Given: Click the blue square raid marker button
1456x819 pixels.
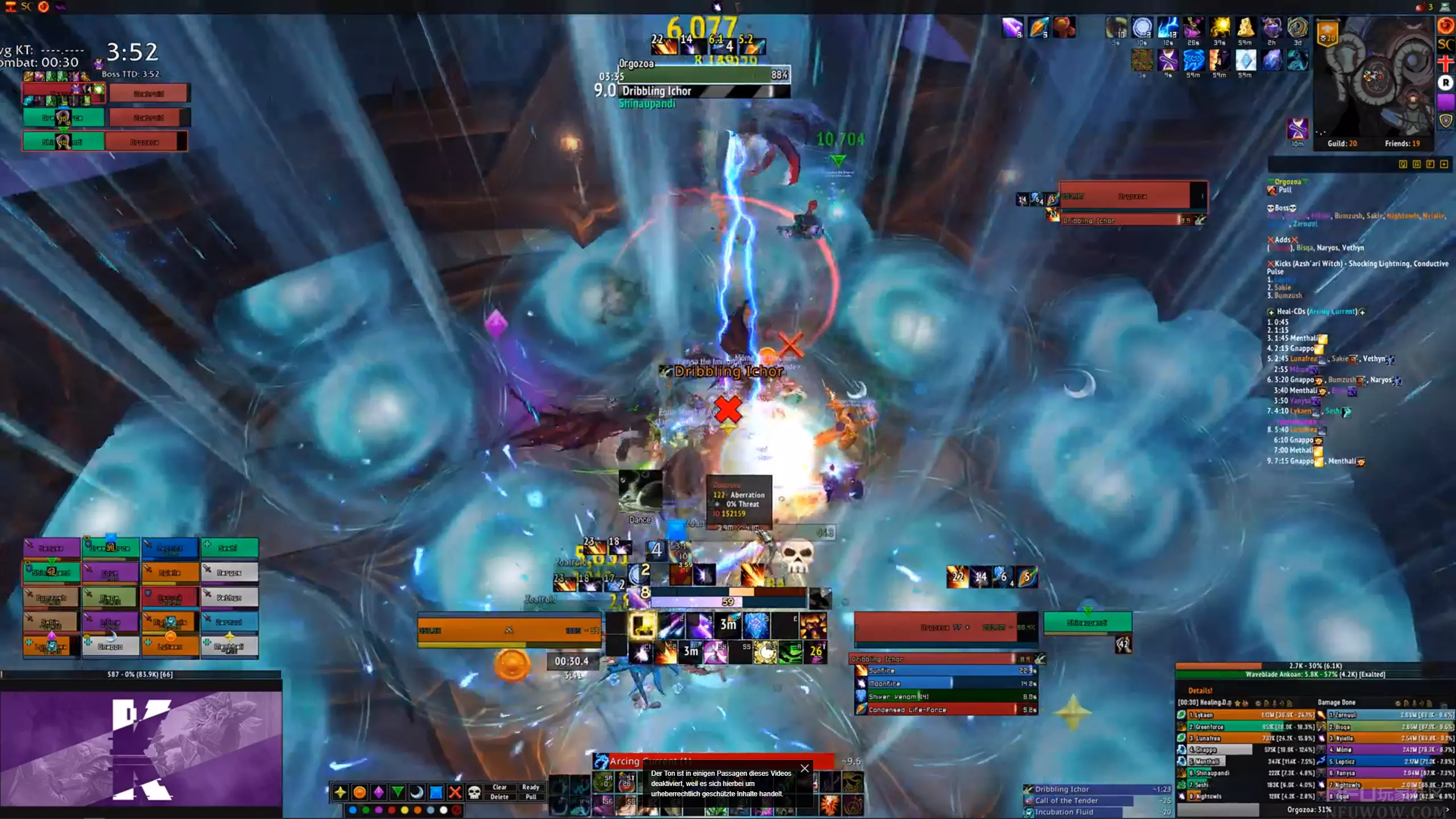Looking at the screenshot, I should click(436, 792).
